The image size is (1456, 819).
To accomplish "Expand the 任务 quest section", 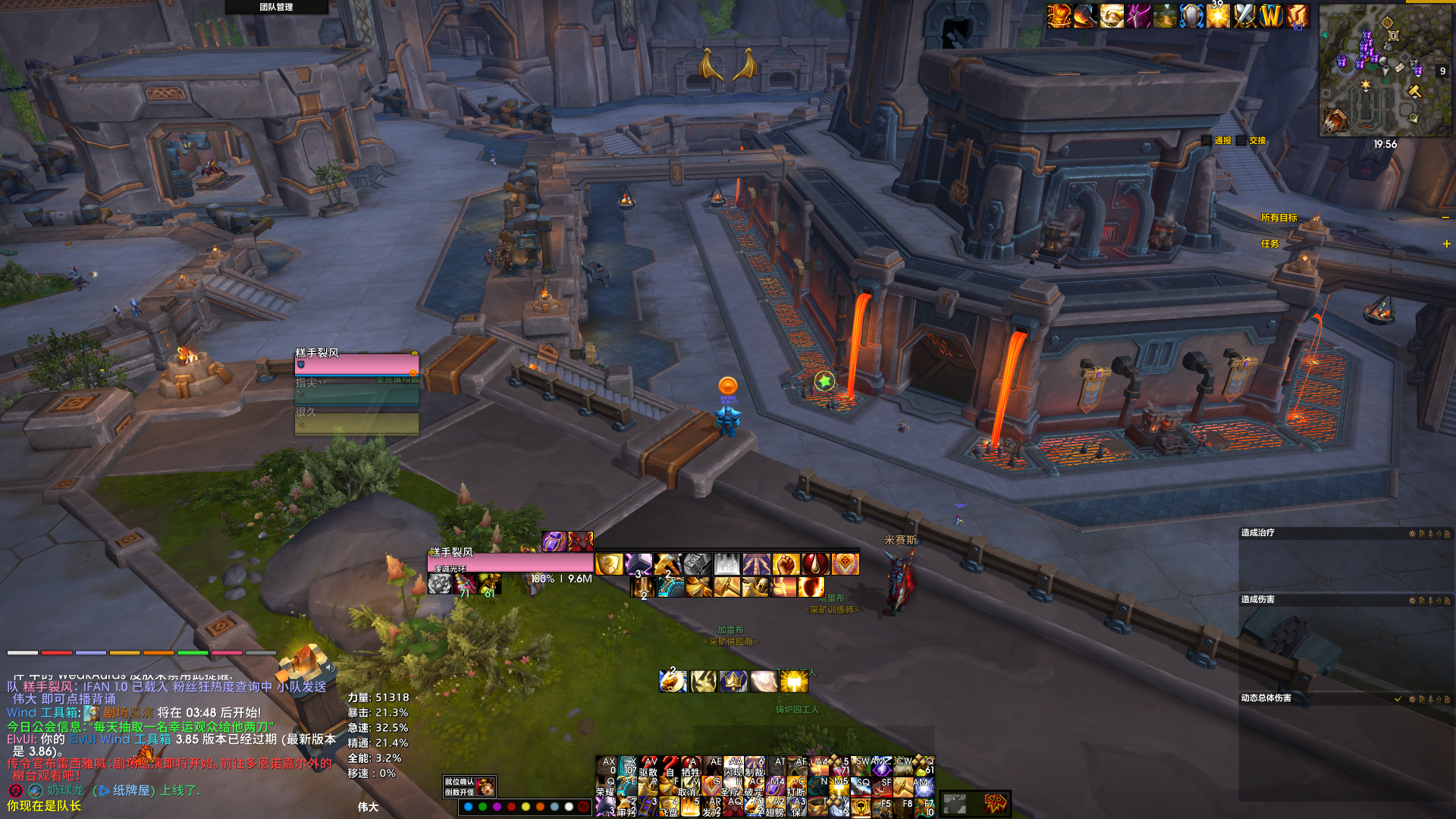I will coord(1446,243).
